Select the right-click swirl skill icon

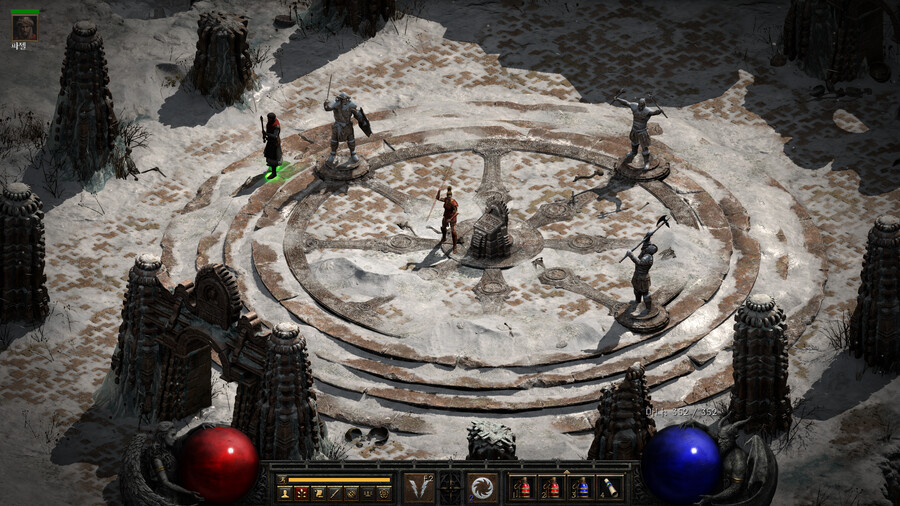(482, 488)
